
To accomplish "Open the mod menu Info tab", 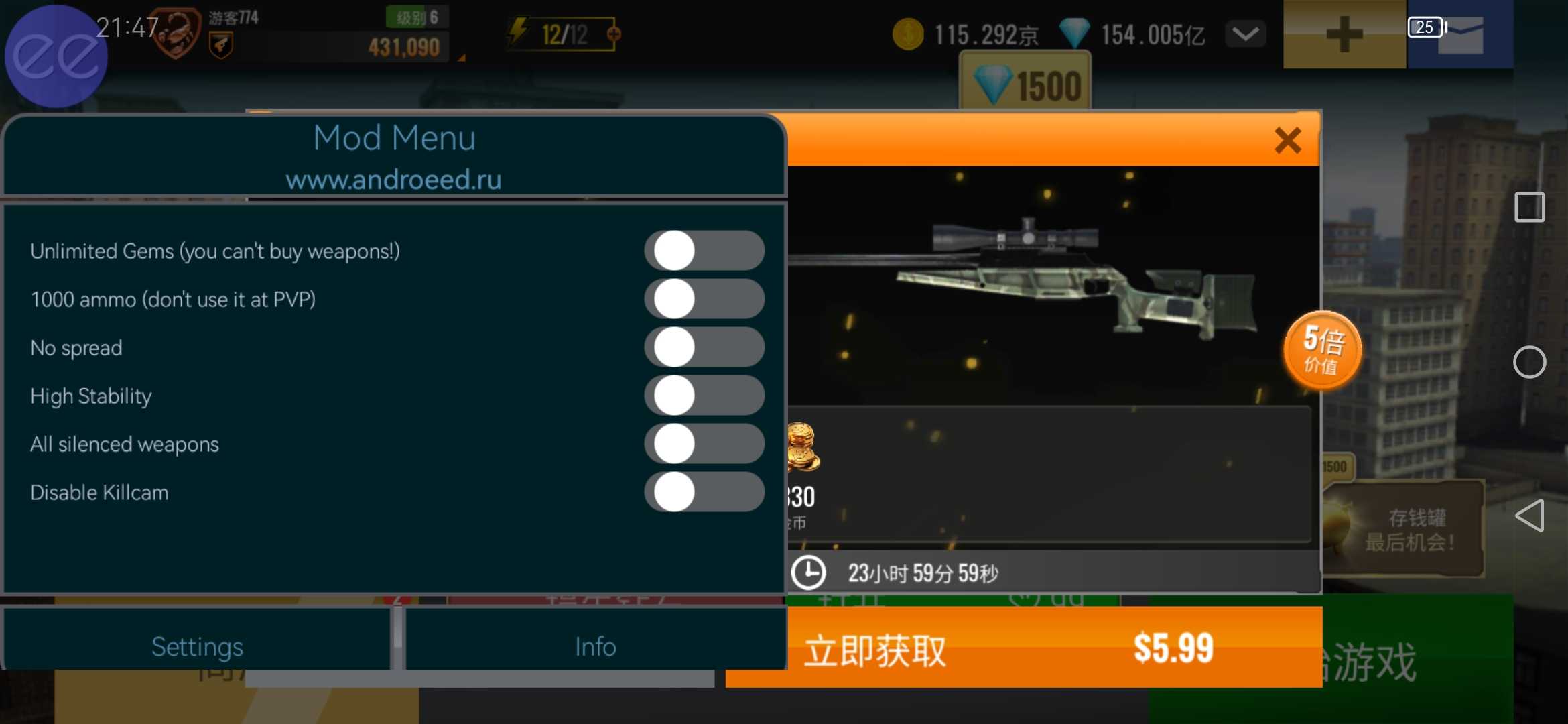I will [595, 646].
